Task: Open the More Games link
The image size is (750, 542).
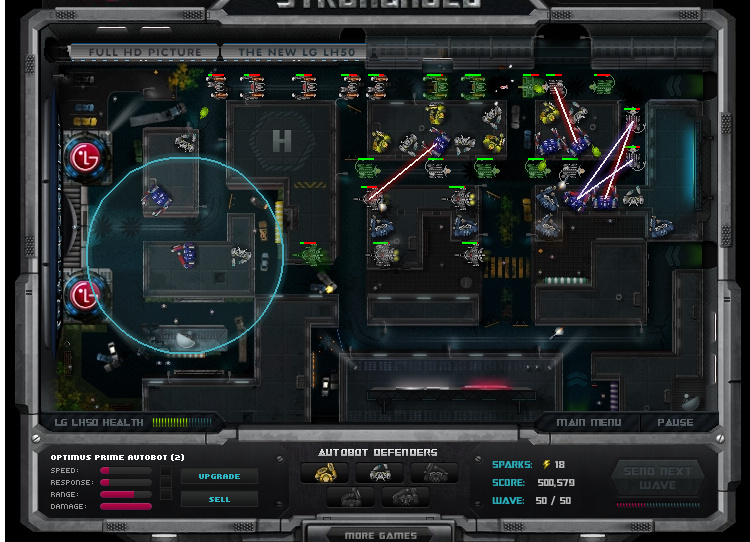Action: 380,534
